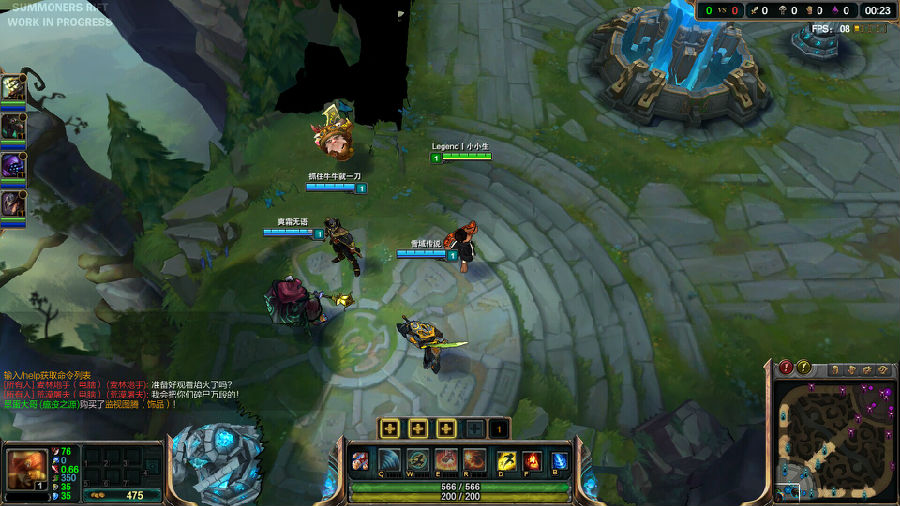Viewport: 900px width, 506px height.
Task: Inspect the champion passive icon
Action: pos(360,461)
